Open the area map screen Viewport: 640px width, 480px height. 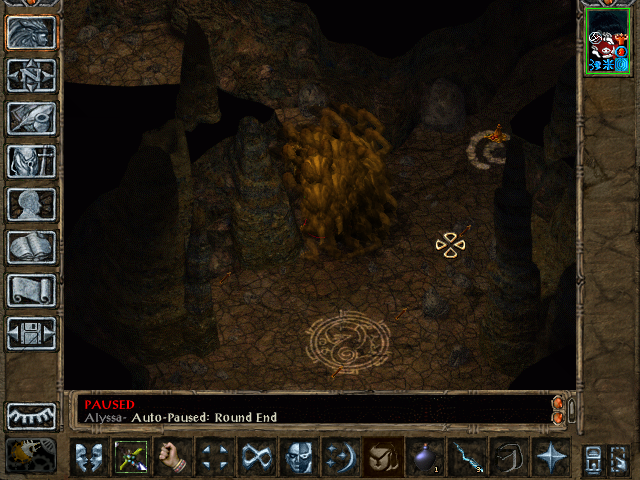(32, 75)
